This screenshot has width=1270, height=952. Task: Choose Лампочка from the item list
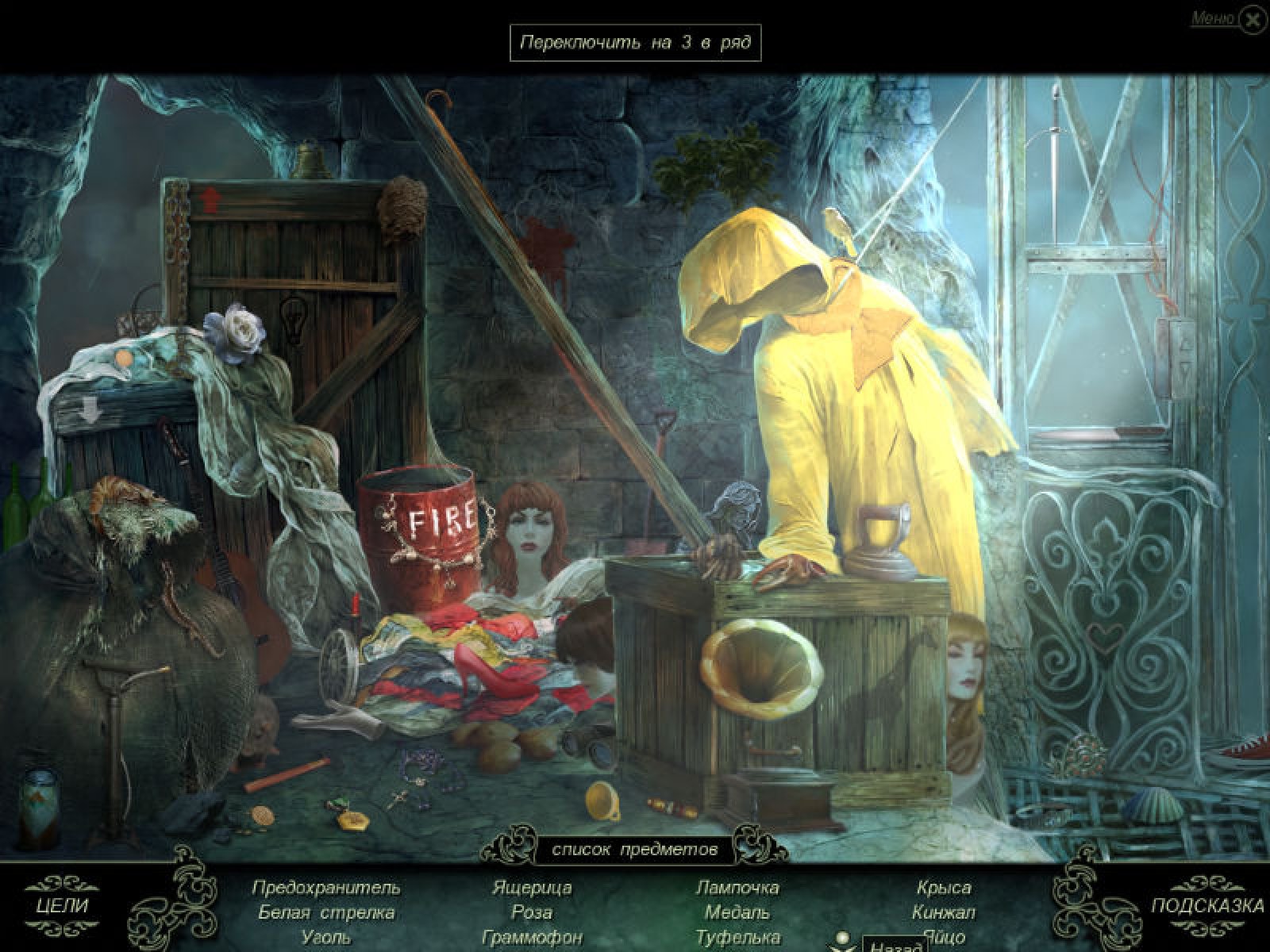click(x=737, y=887)
